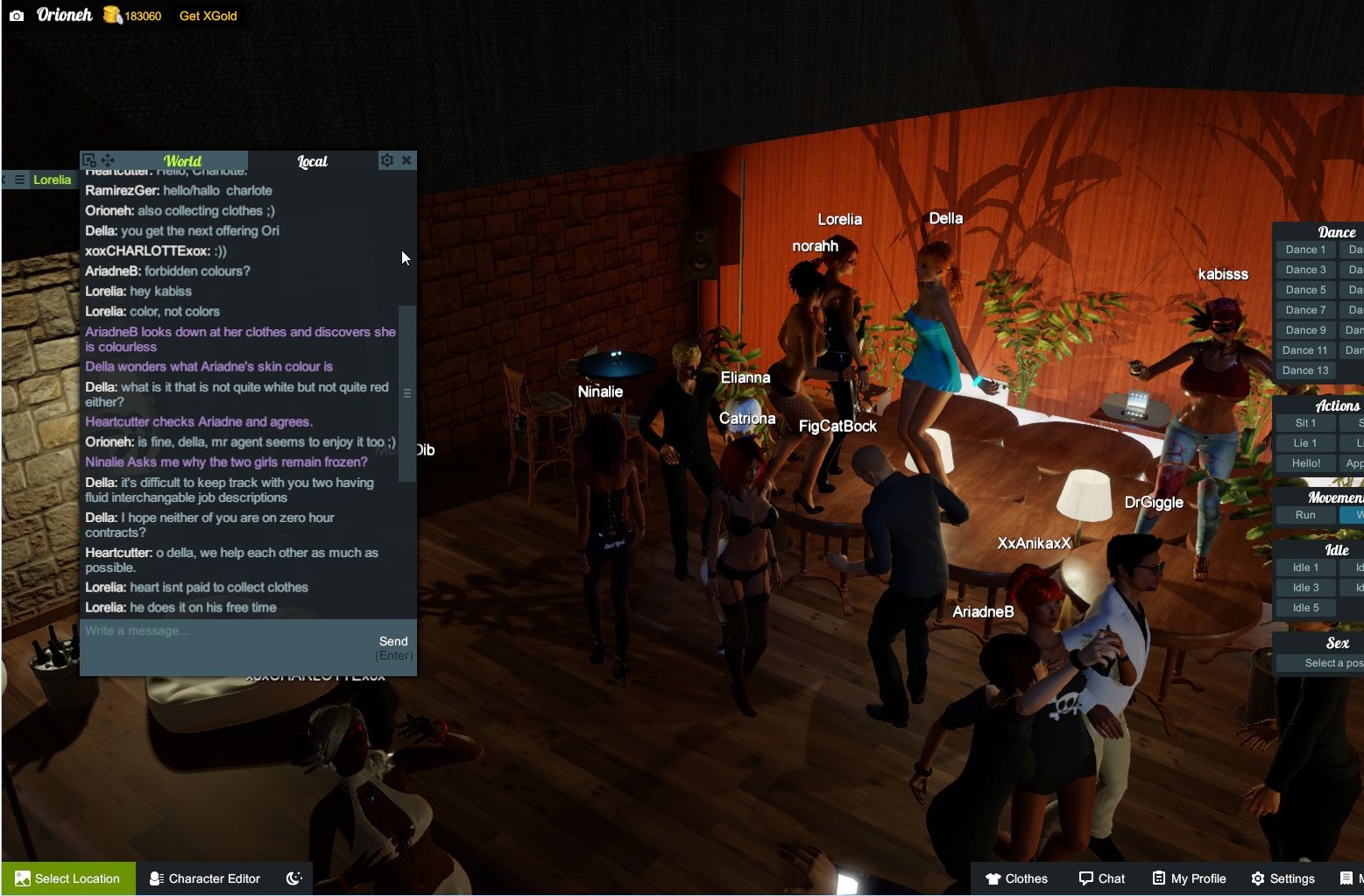Click the popout icon on the chat window

[88, 159]
